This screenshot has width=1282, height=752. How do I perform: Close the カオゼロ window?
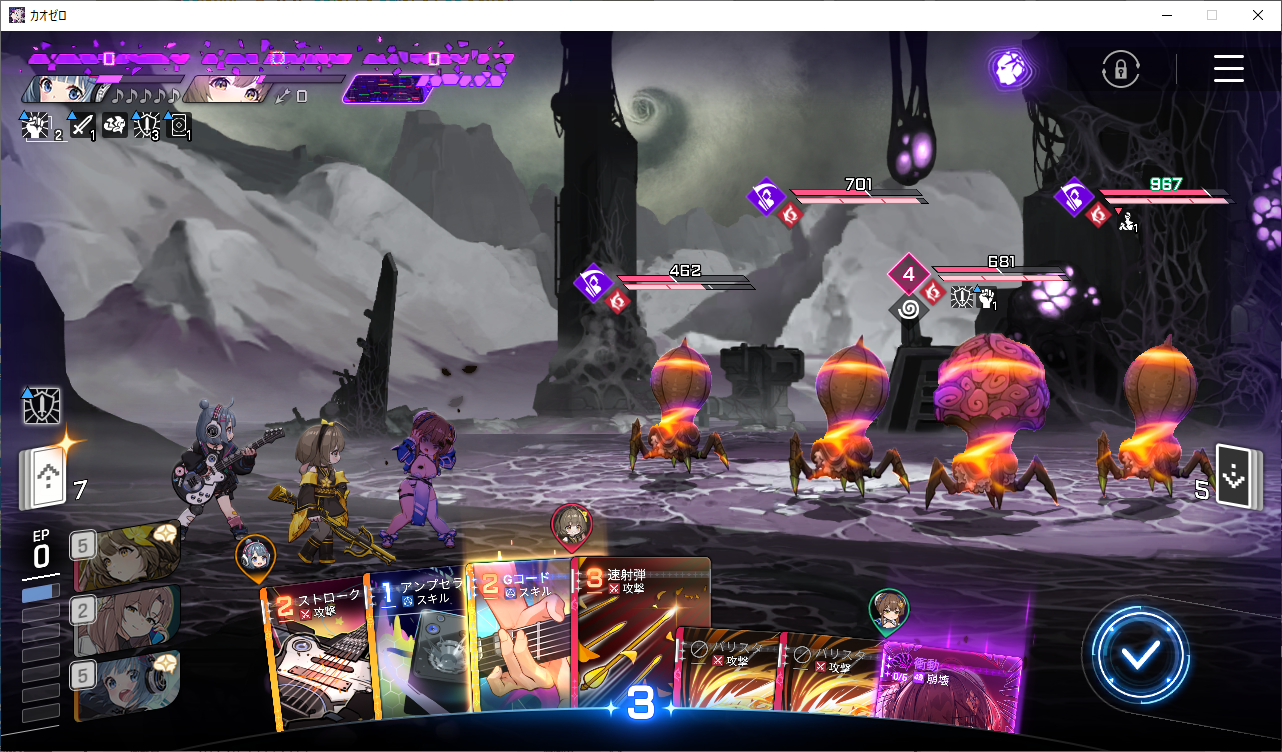1258,15
